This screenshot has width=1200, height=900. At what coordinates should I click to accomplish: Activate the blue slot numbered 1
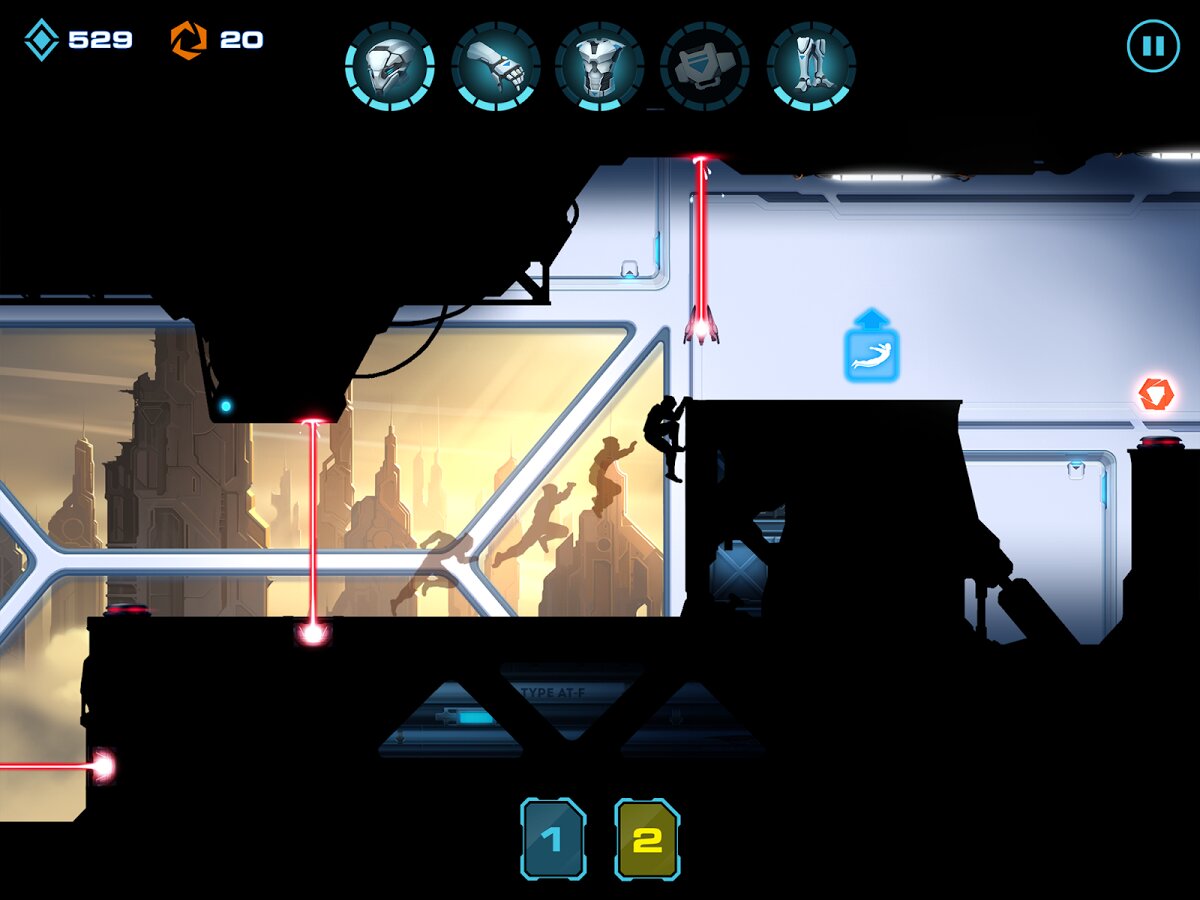[x=553, y=839]
